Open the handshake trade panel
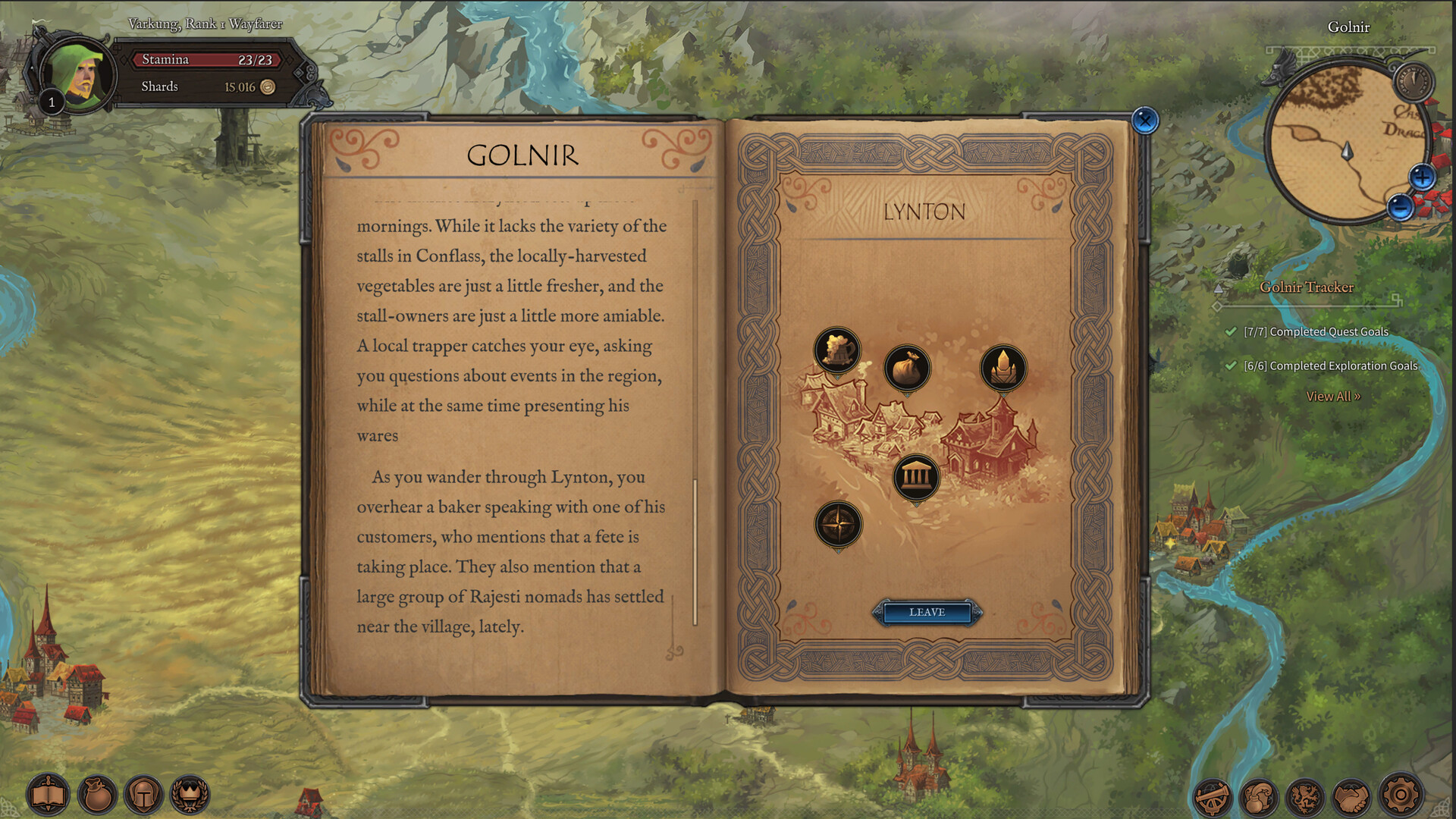The image size is (1456, 819). pyautogui.click(x=1352, y=797)
